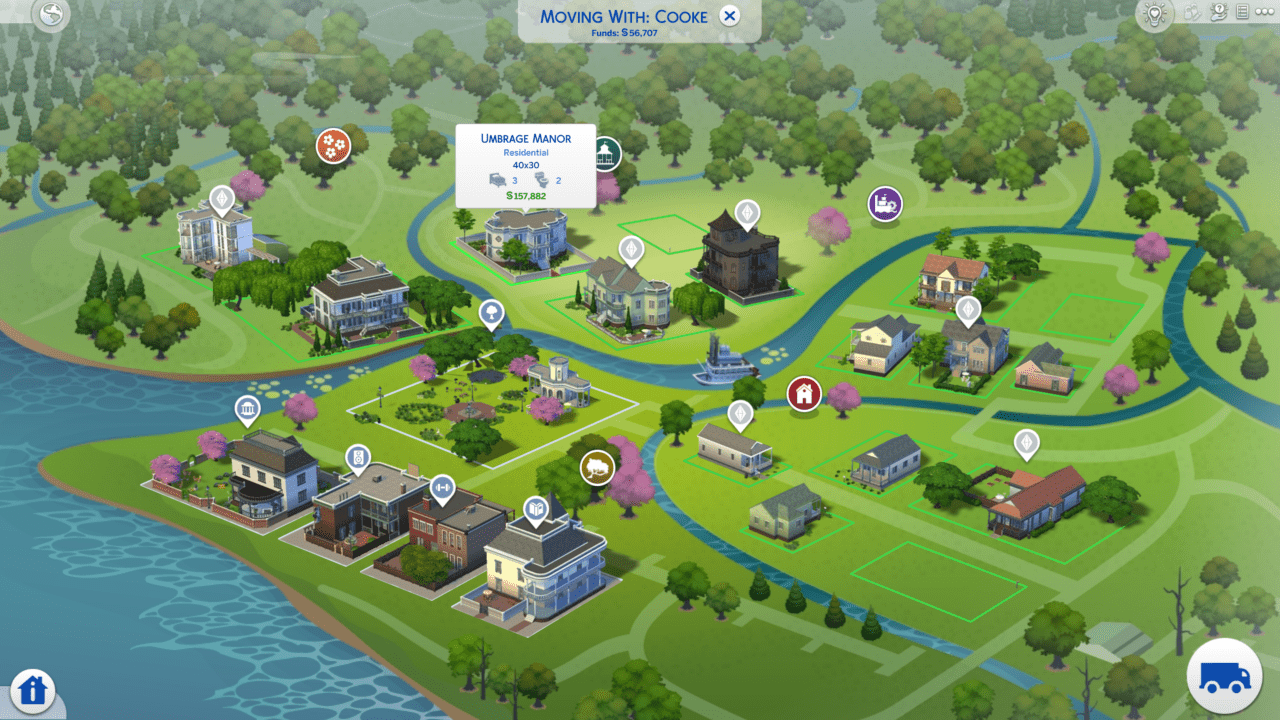Click the purple riverboat marker

(x=884, y=203)
